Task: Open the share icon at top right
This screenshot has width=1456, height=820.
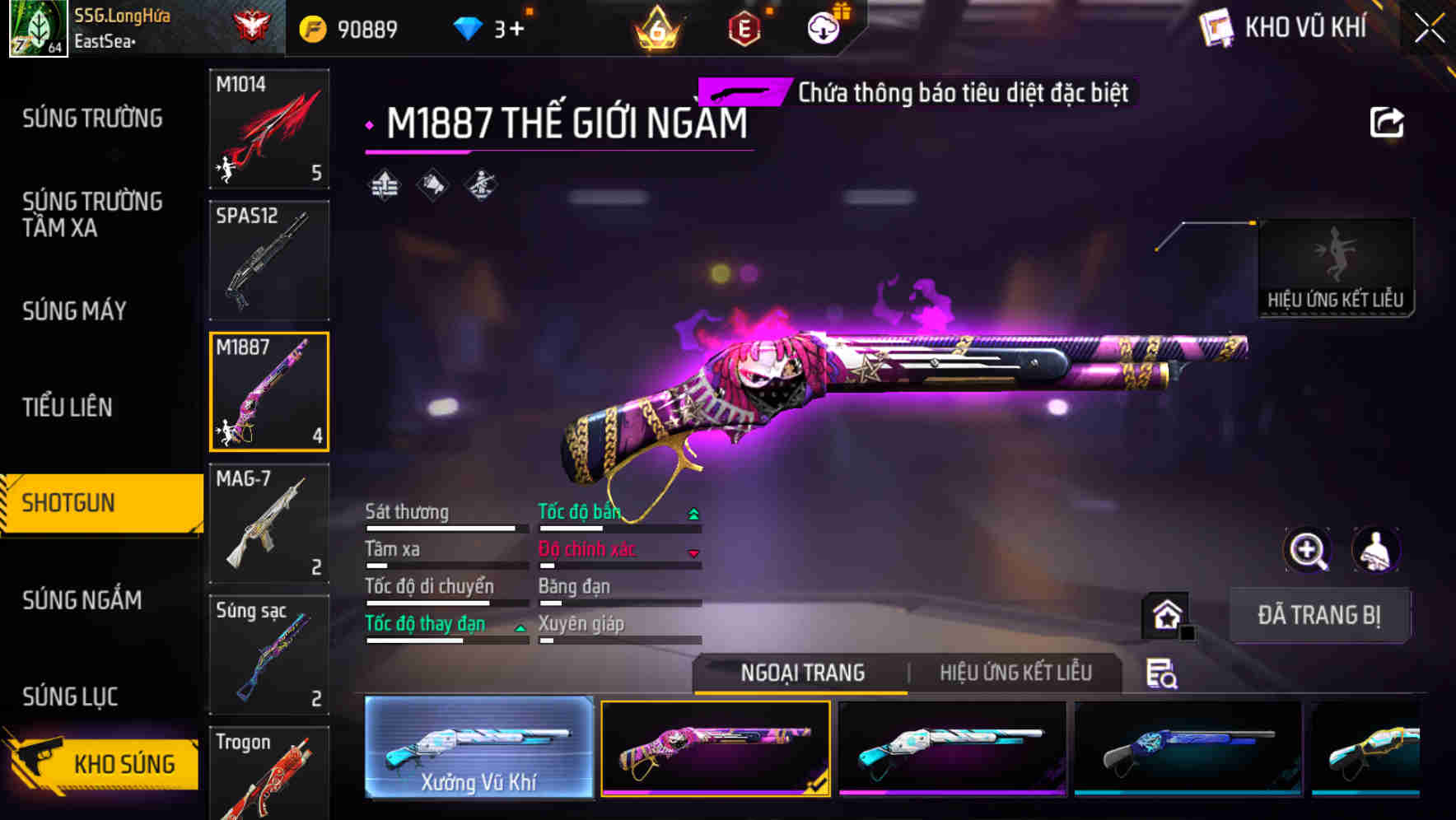Action: point(1388,122)
